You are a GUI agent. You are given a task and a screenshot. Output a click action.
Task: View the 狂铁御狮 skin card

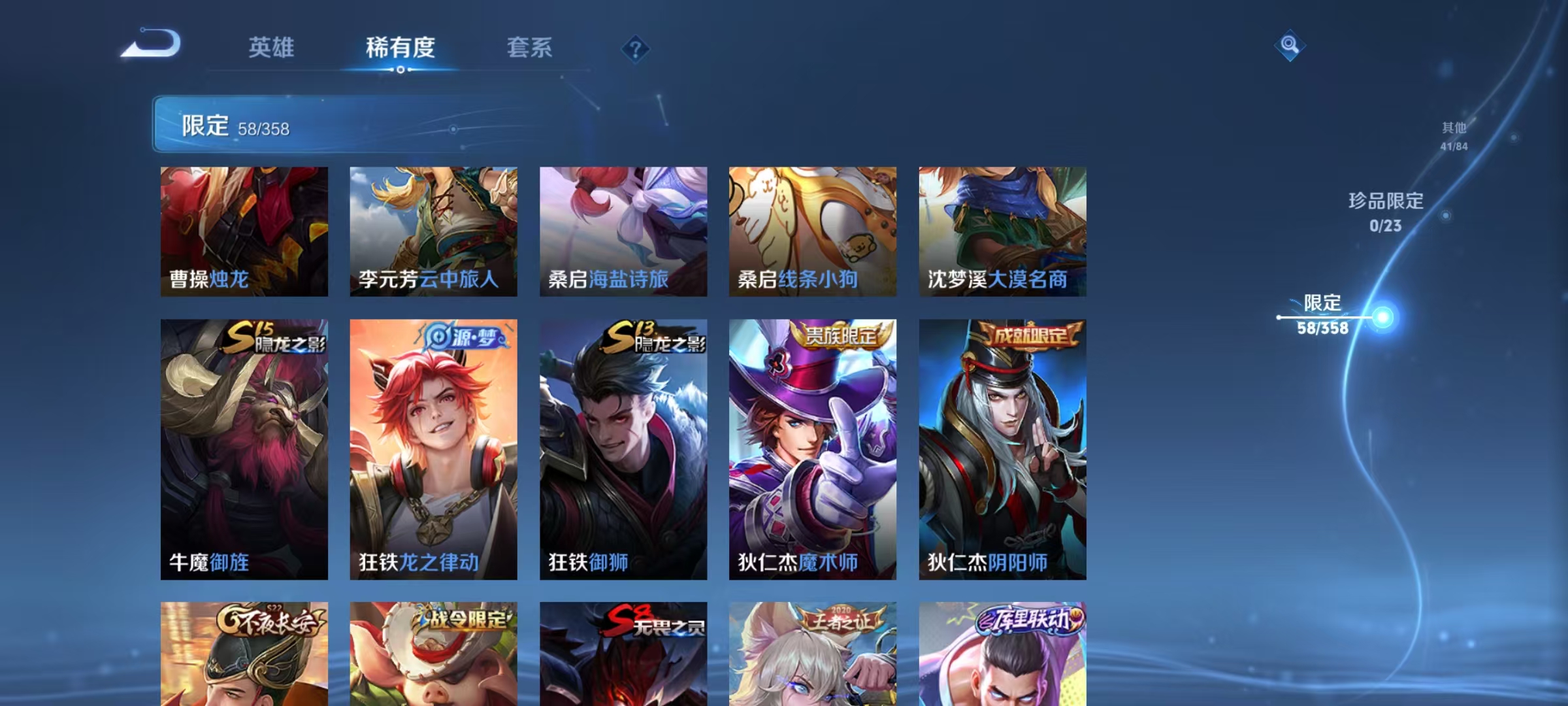[623, 451]
